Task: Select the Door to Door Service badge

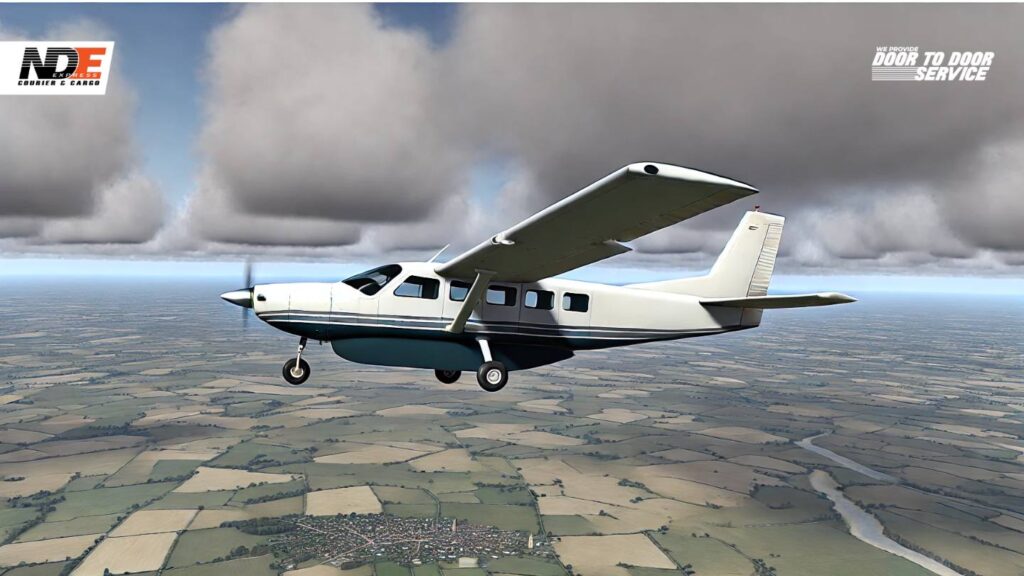Action: click(x=932, y=64)
